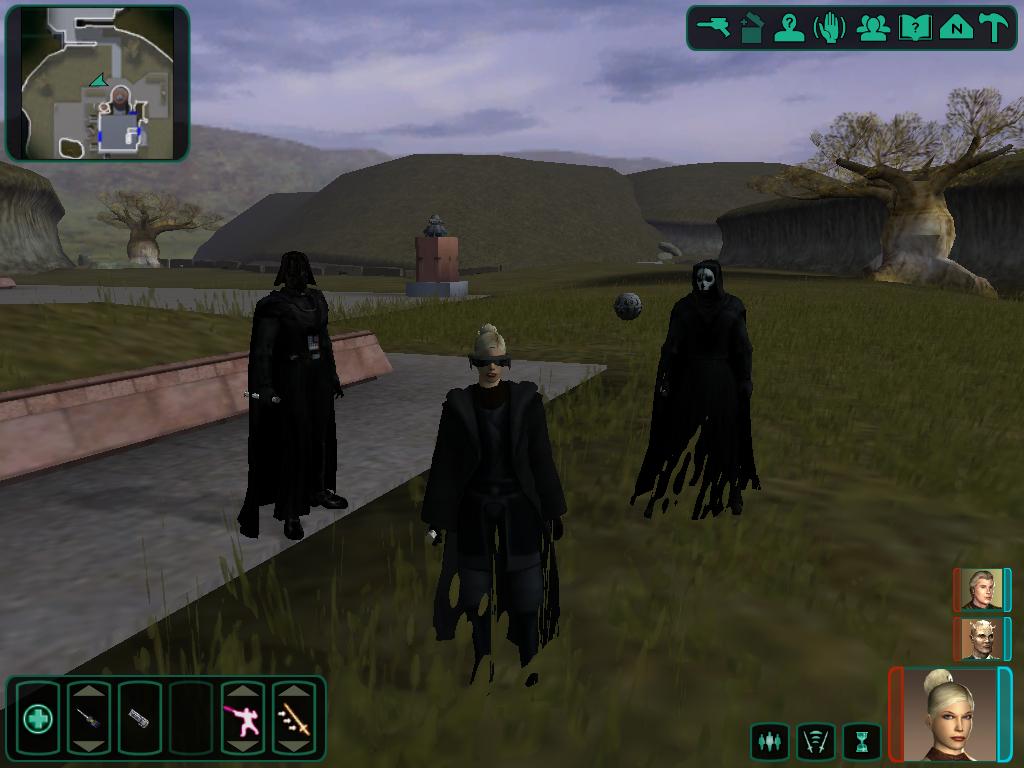Screen dimensions: 1024x768
Task: Toggle stealth mode crossed swords button
Action: (x=816, y=742)
